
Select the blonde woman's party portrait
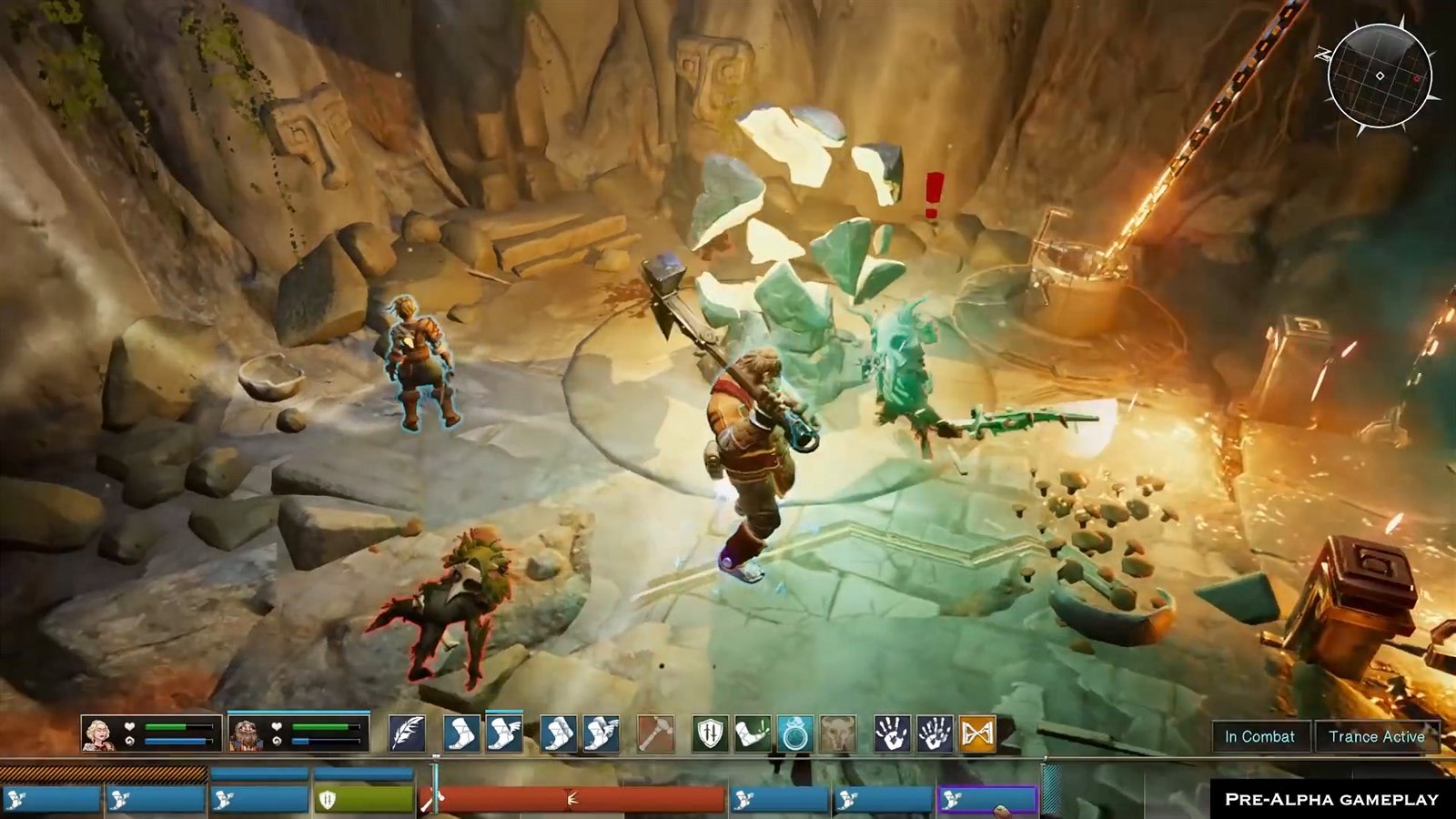(99, 733)
